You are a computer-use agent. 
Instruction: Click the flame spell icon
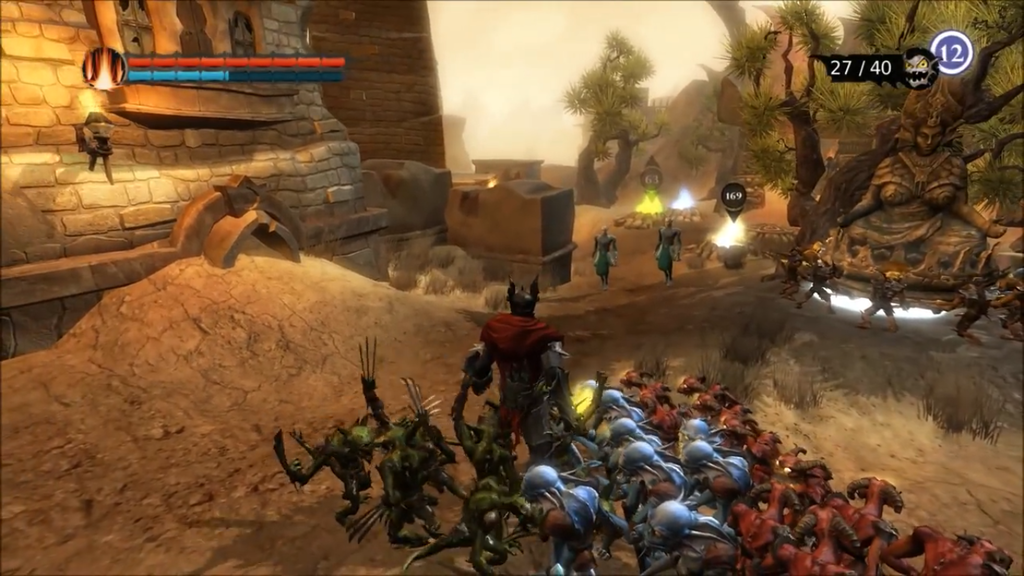click(x=103, y=67)
